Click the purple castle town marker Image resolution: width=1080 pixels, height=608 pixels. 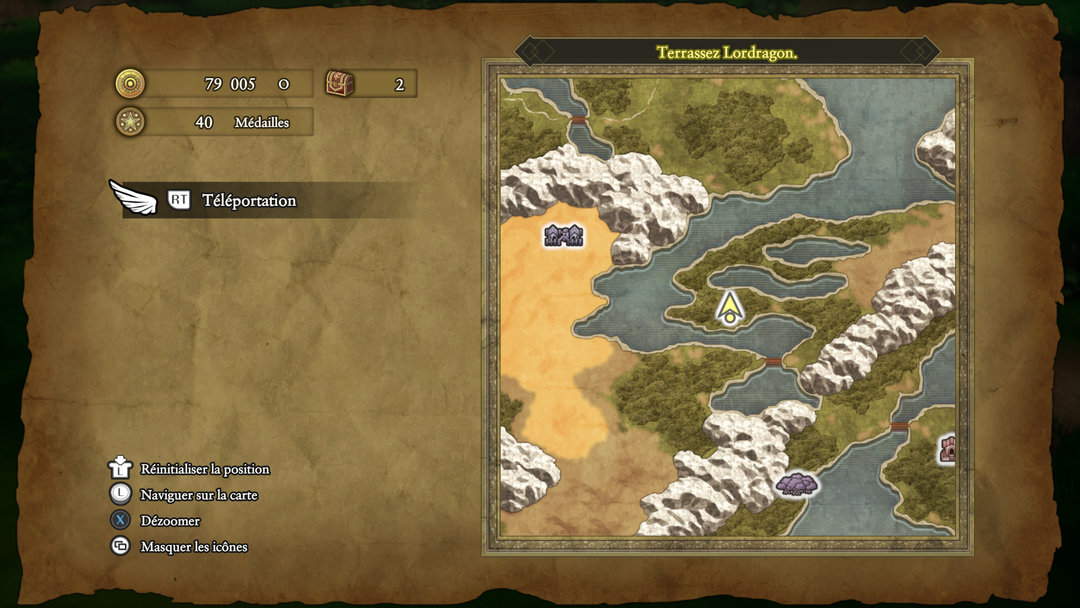pyautogui.click(x=563, y=235)
